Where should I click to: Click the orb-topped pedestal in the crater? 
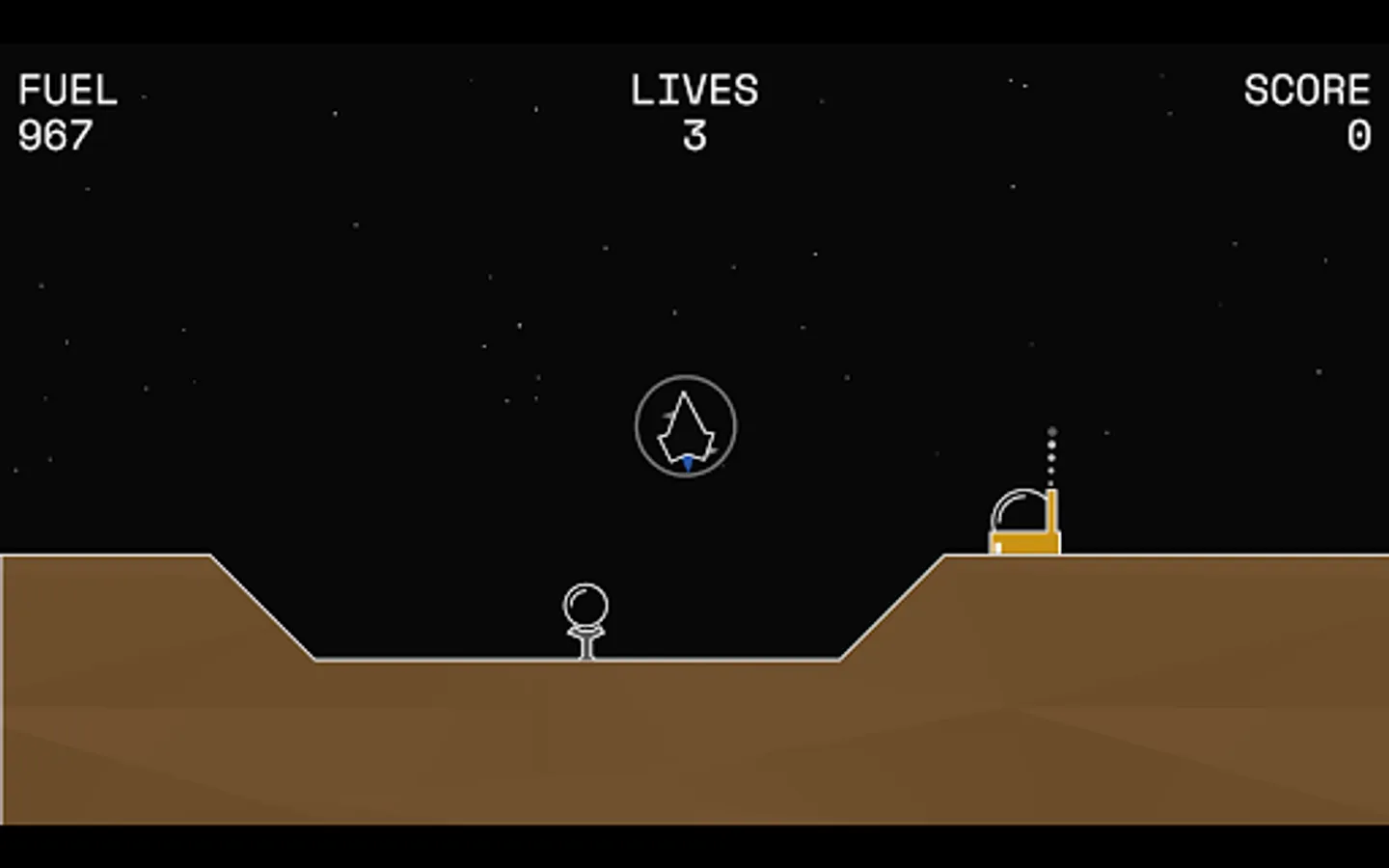[585, 617]
